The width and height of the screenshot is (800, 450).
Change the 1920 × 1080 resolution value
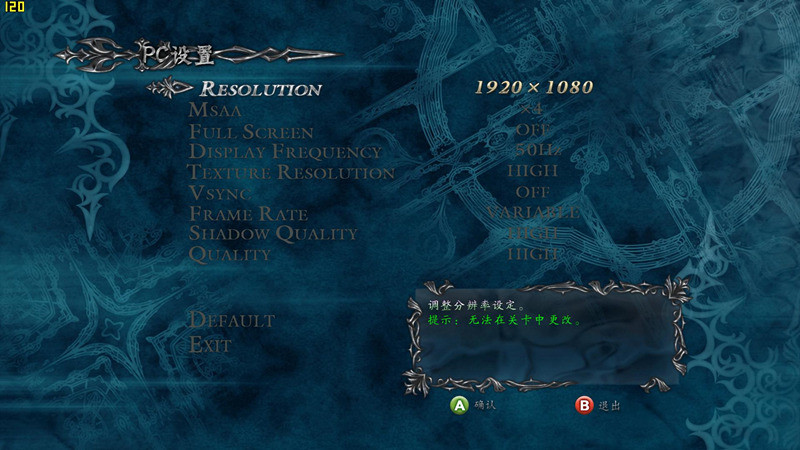coord(533,87)
